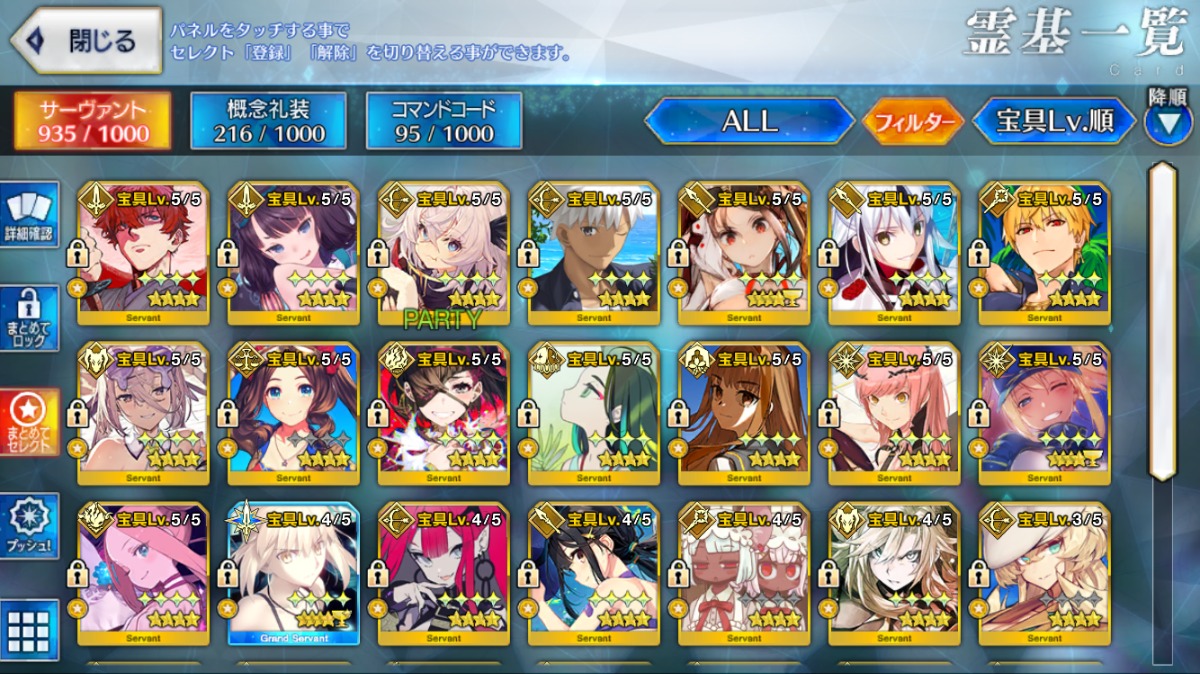Change the grid view layout

(x=29, y=627)
